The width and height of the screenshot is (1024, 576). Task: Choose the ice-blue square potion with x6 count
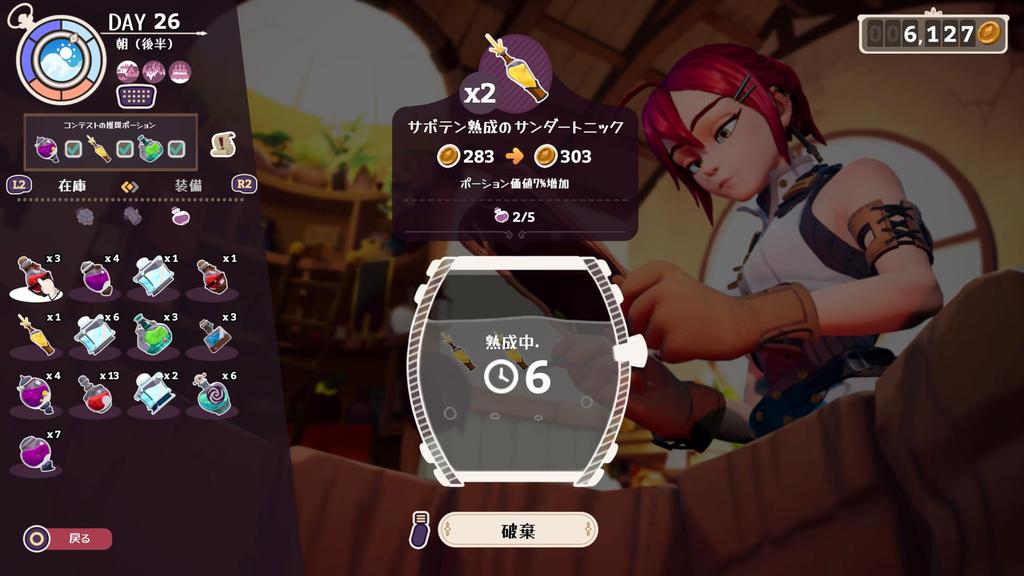pyautogui.click(x=95, y=335)
